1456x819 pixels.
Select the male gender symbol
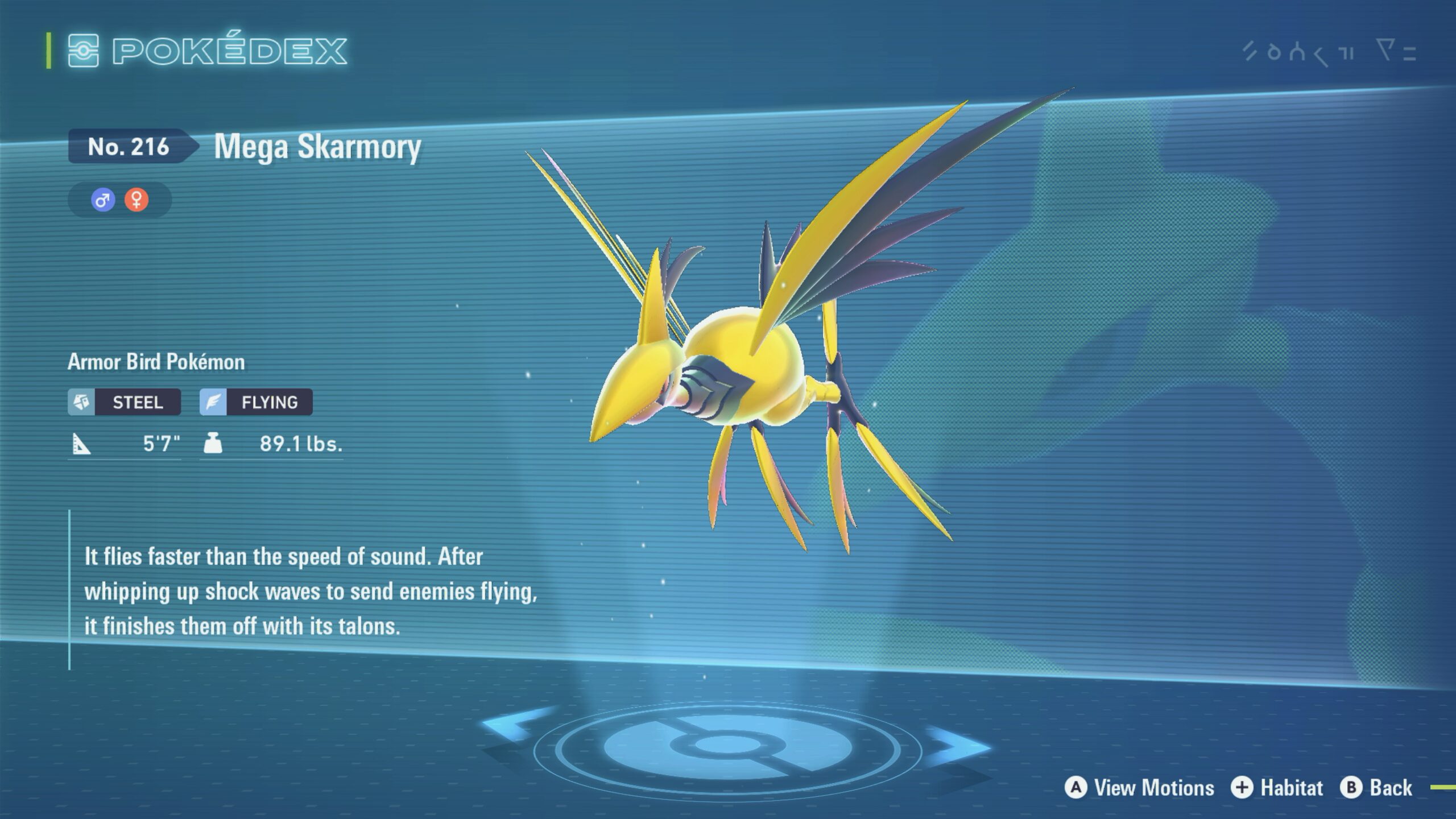tap(103, 200)
